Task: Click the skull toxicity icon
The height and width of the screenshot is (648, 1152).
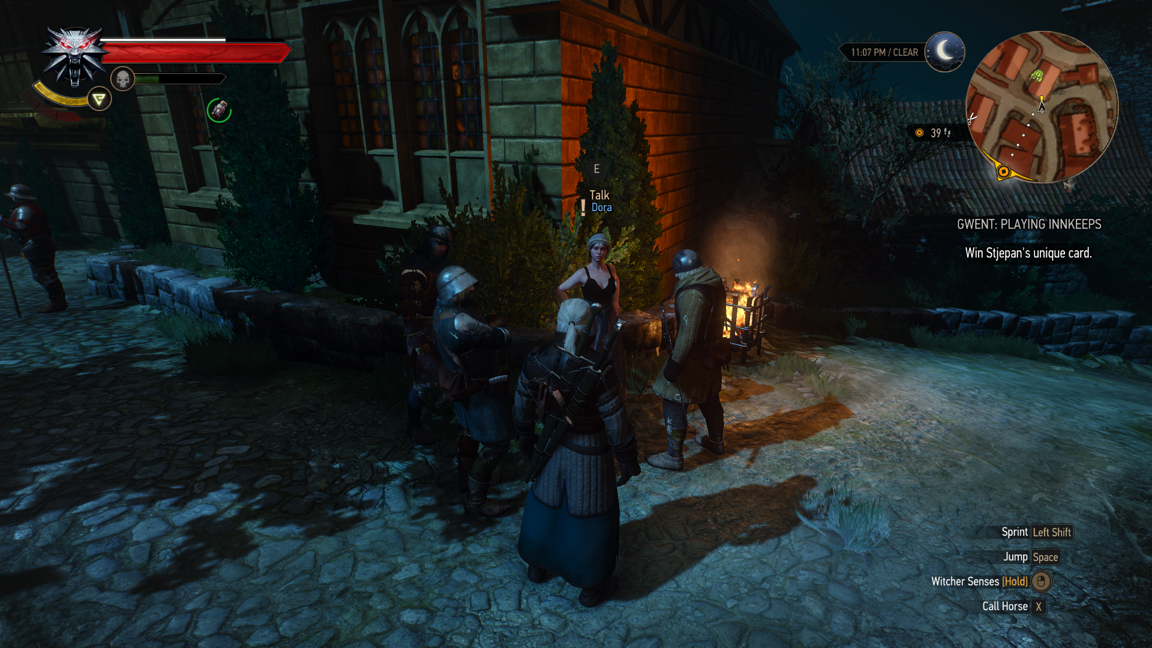Action: coord(122,78)
